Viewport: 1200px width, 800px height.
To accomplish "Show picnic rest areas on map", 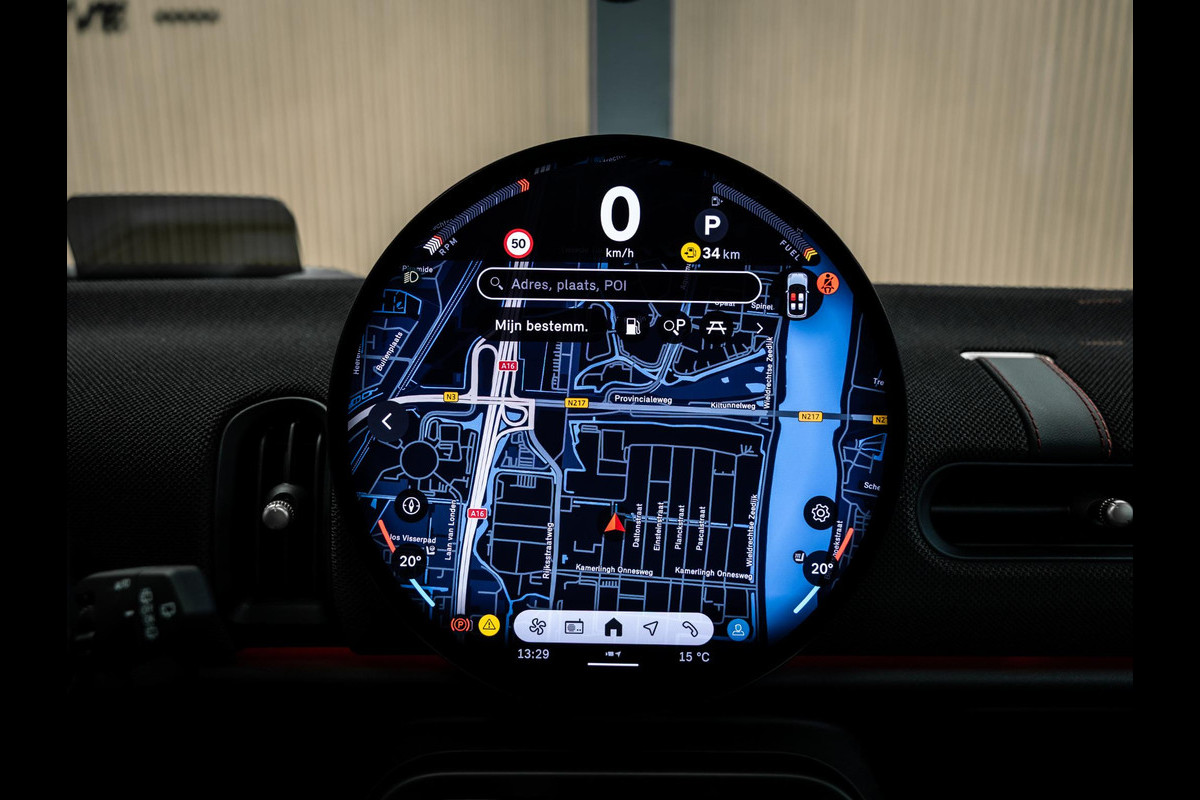I will [x=716, y=326].
